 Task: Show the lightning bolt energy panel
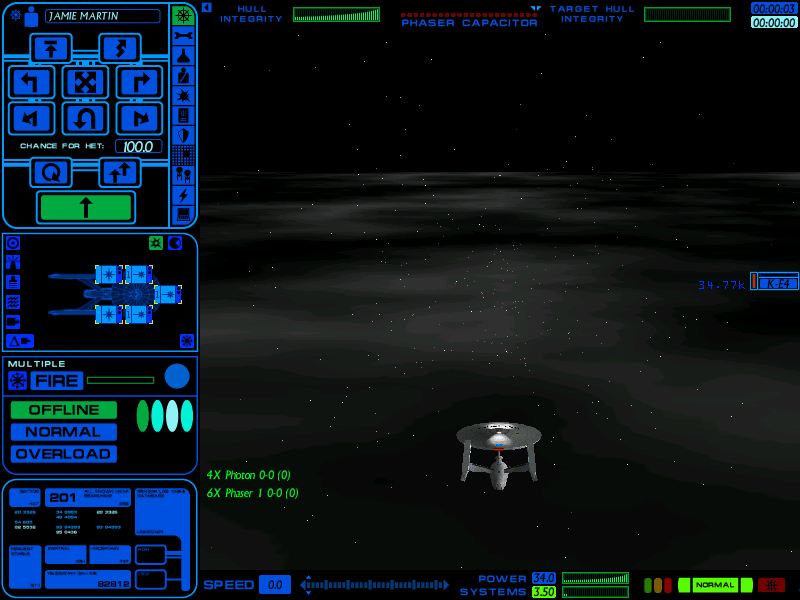(183, 195)
